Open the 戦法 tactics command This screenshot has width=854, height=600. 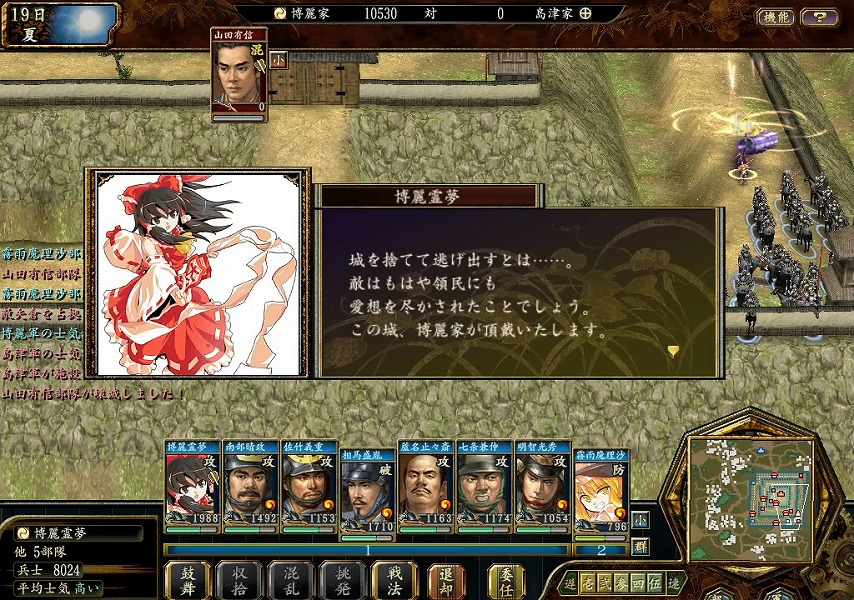pos(394,580)
